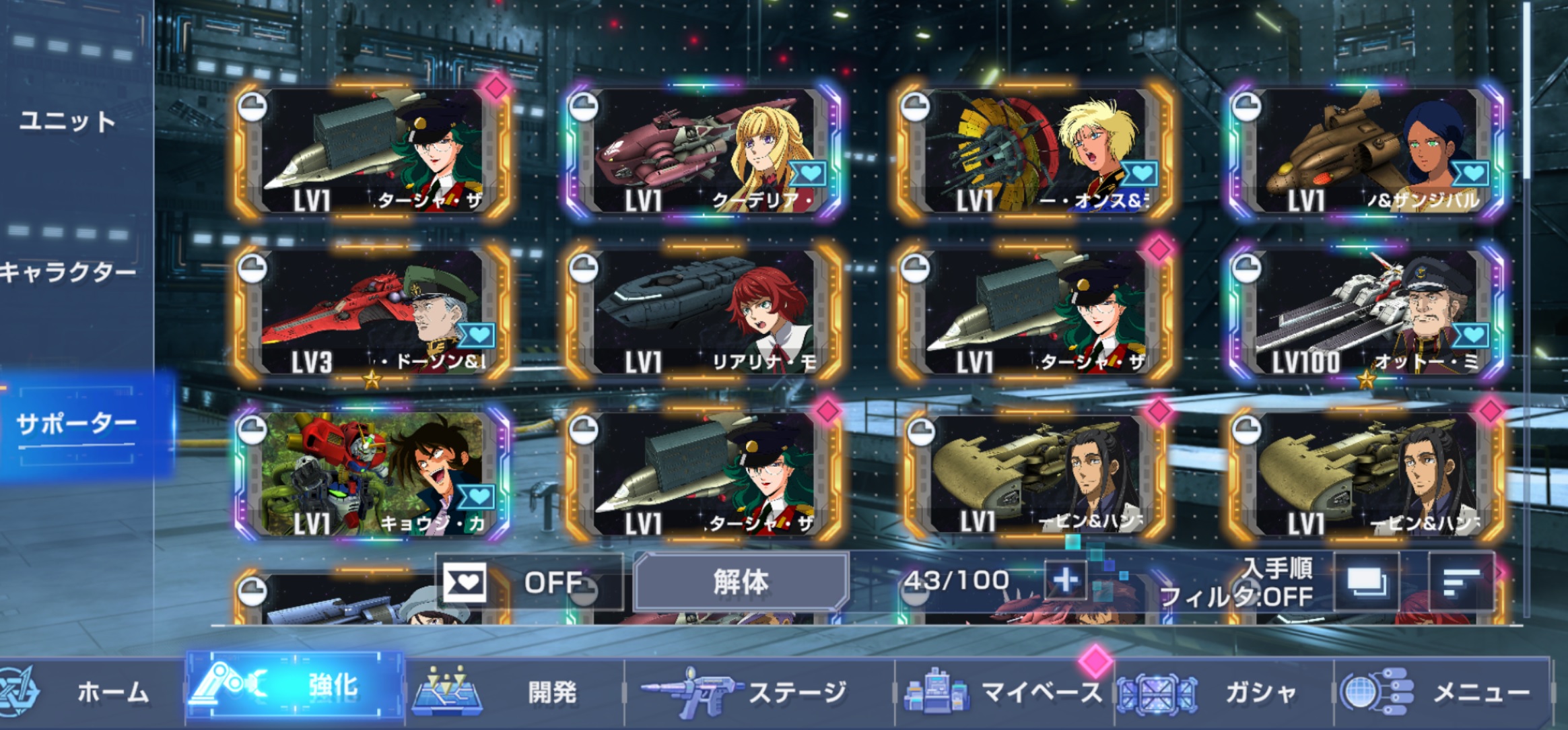The height and width of the screenshot is (730, 1568).
Task: Select the クーデリア supporter card
Action: pyautogui.click(x=704, y=151)
